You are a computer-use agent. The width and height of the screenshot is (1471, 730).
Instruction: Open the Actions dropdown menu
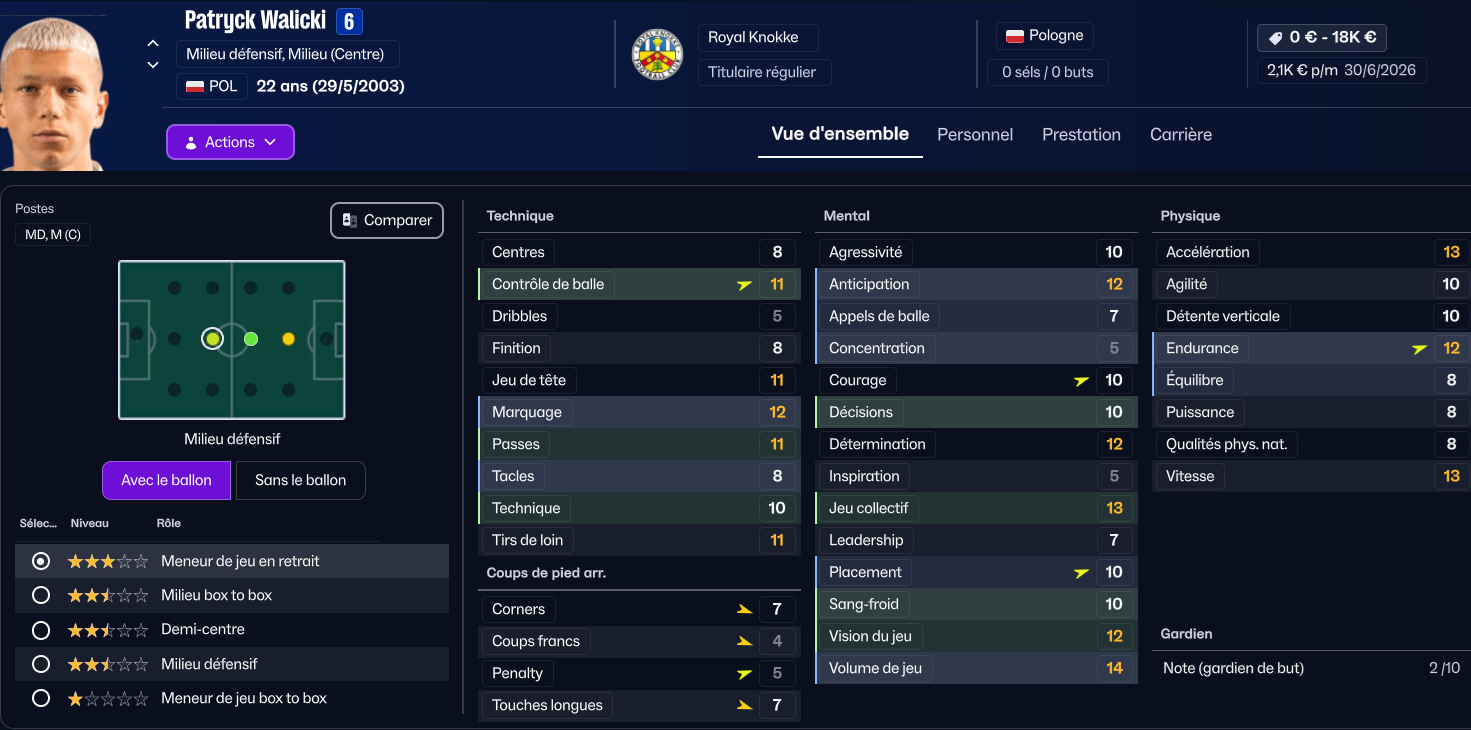tap(230, 142)
